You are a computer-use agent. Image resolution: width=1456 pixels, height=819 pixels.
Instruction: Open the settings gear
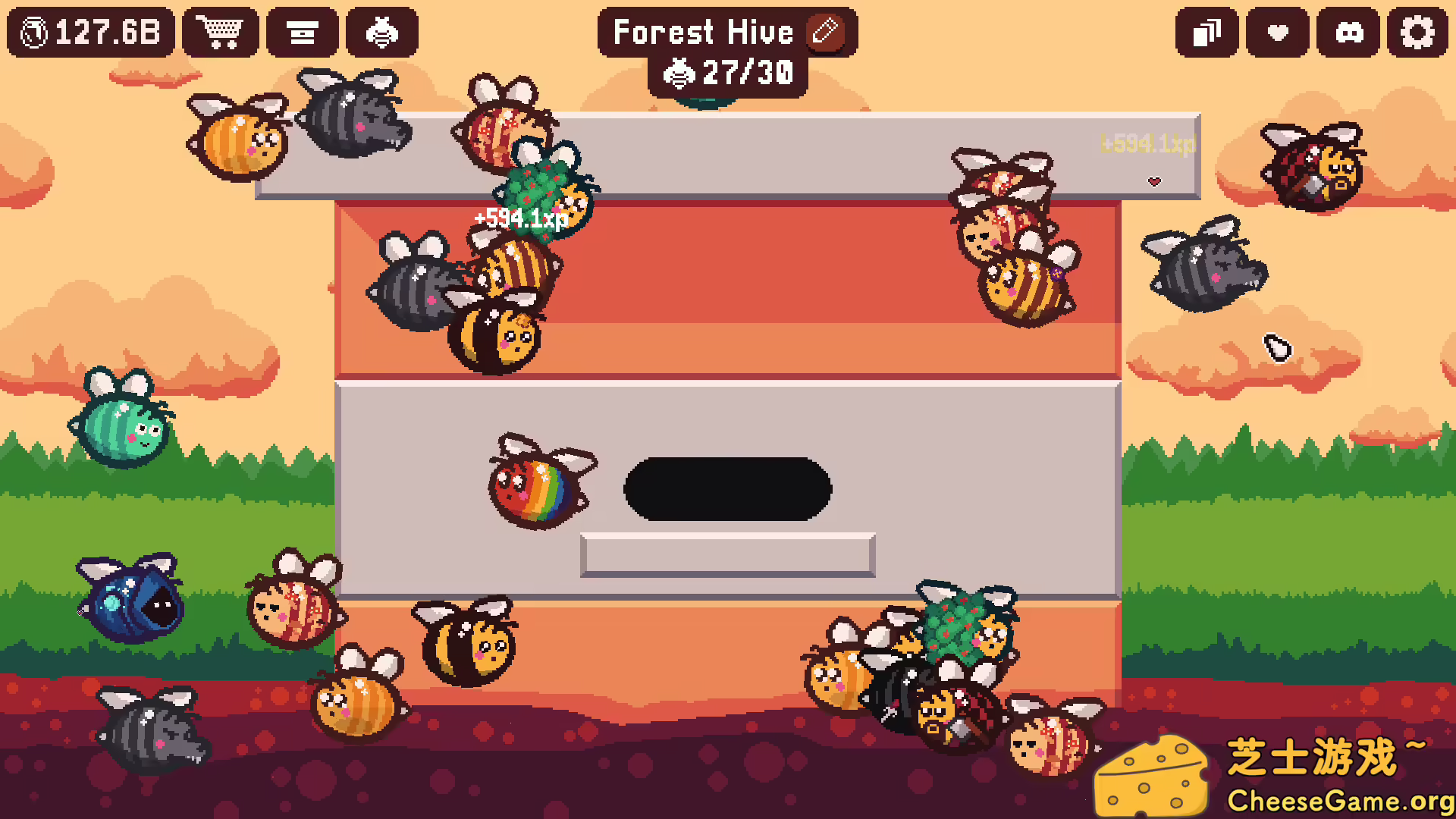[x=1417, y=33]
